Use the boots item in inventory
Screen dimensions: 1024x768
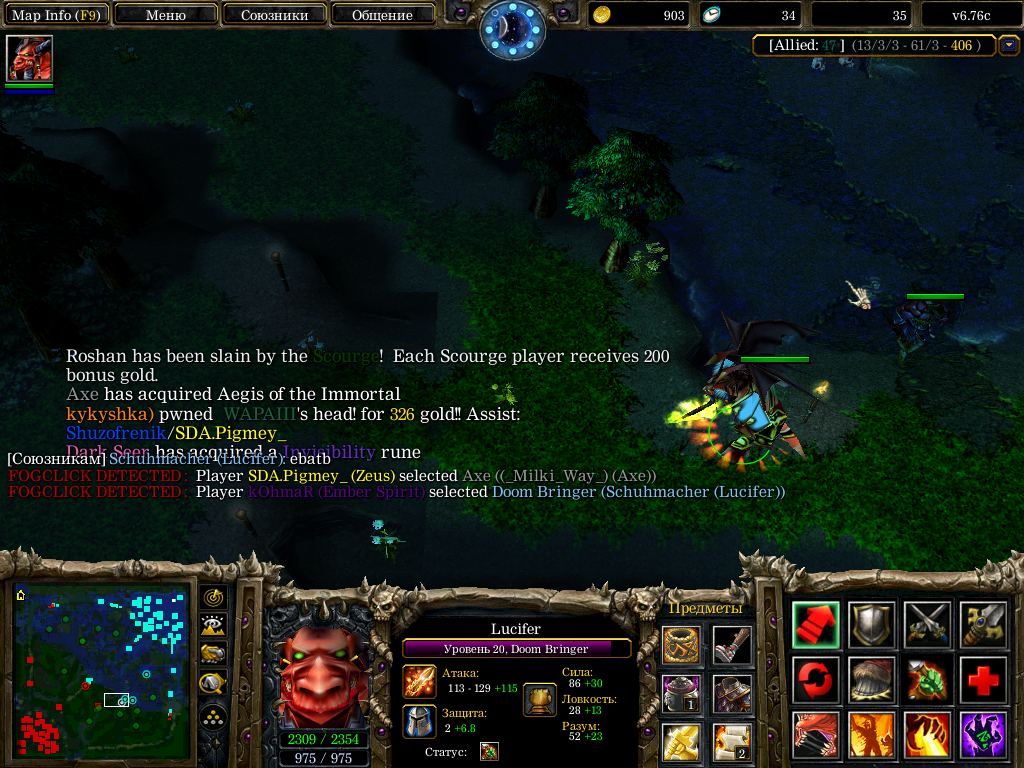click(732, 645)
